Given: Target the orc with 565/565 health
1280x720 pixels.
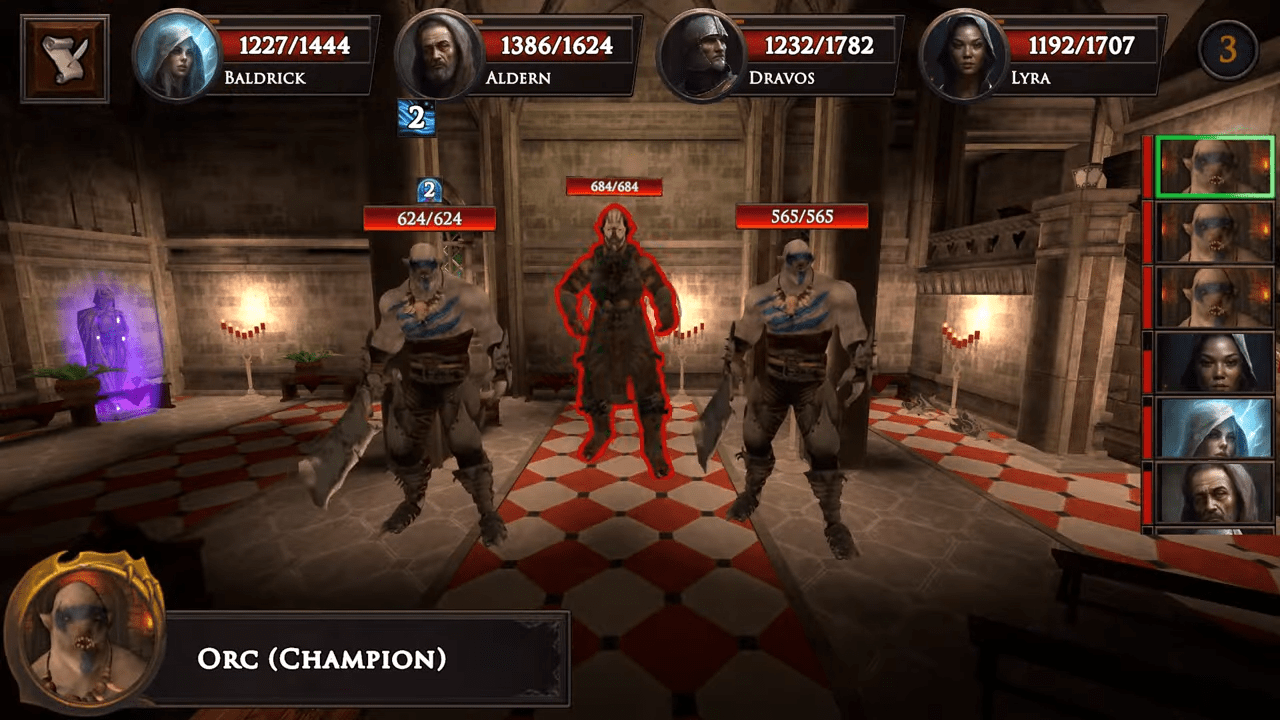Looking at the screenshot, I should 796,380.
